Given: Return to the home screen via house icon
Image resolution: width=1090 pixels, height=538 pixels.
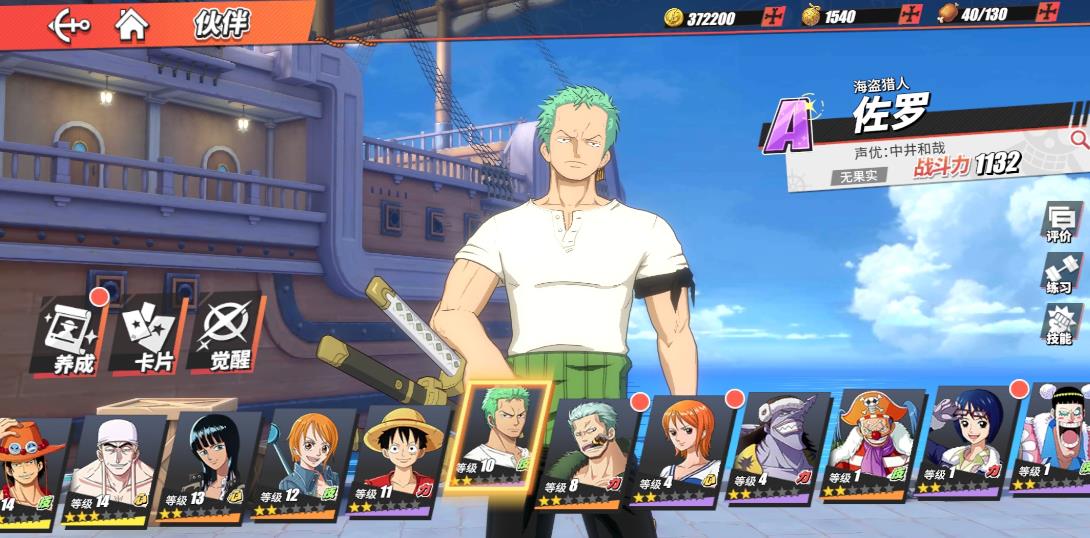Looking at the screenshot, I should [132, 24].
